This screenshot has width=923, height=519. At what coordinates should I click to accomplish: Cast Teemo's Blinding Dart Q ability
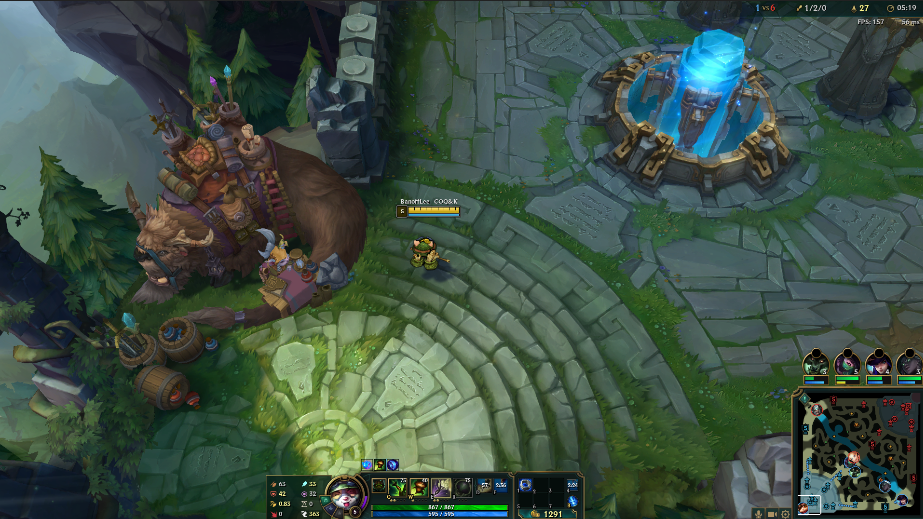coord(399,487)
